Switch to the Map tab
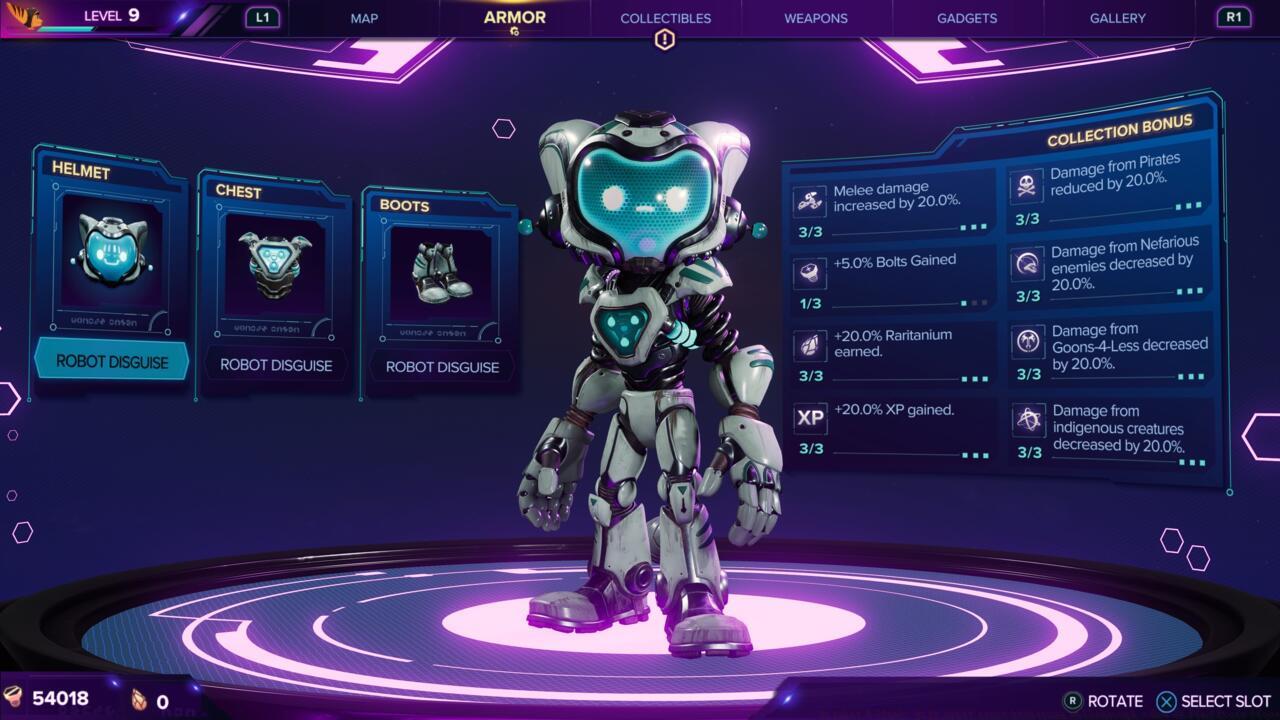1280x720 pixels. pos(364,18)
